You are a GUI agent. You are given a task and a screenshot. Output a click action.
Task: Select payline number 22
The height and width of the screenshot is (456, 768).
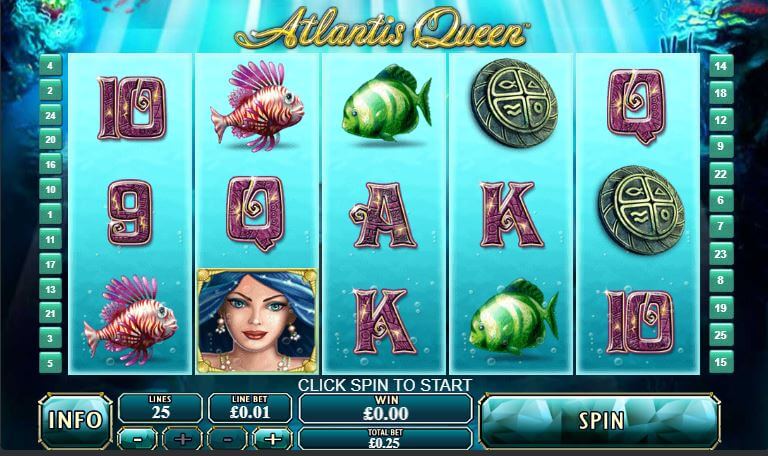coord(719,174)
